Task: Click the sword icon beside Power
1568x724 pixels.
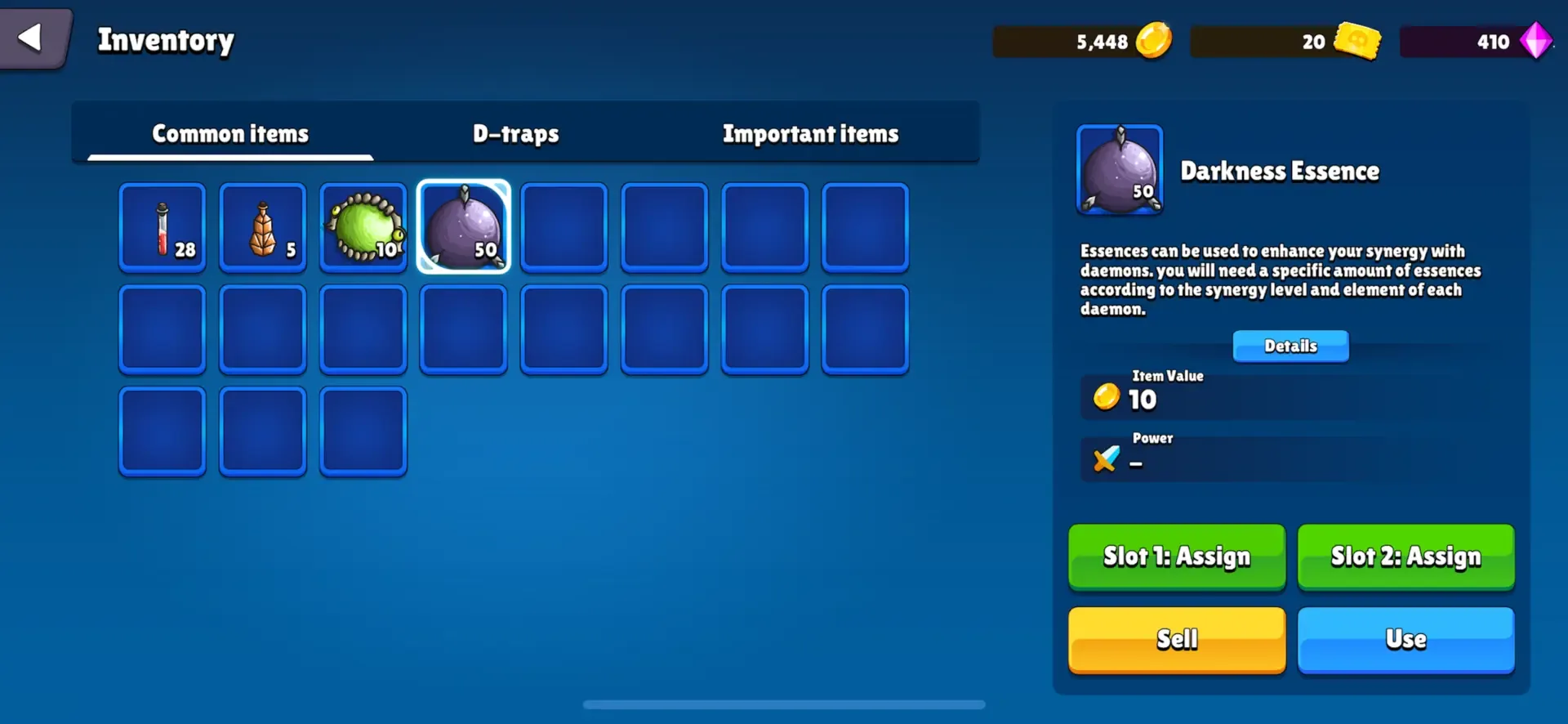Action: [1105, 460]
